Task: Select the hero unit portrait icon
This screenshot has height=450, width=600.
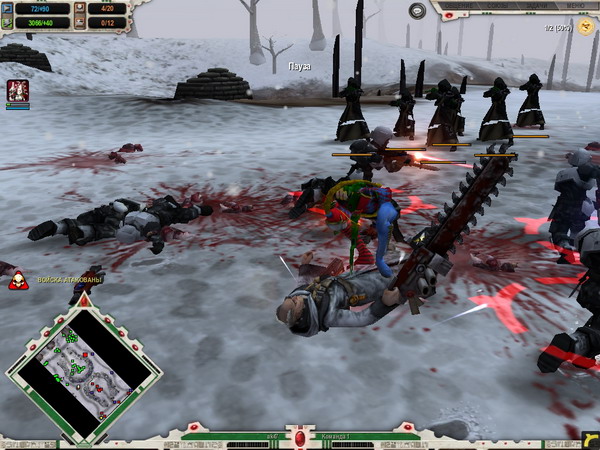Action: (x=17, y=91)
